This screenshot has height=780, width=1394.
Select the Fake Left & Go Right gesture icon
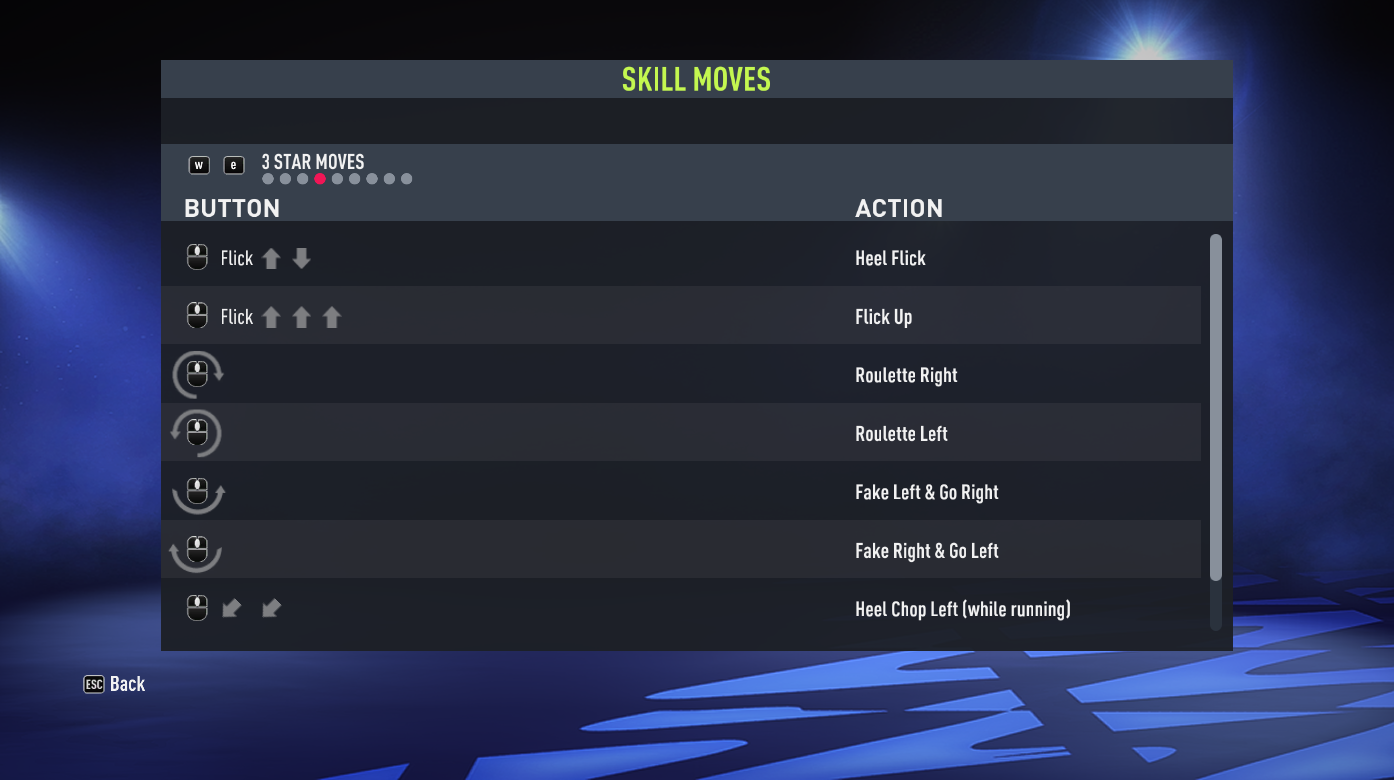(x=197, y=491)
